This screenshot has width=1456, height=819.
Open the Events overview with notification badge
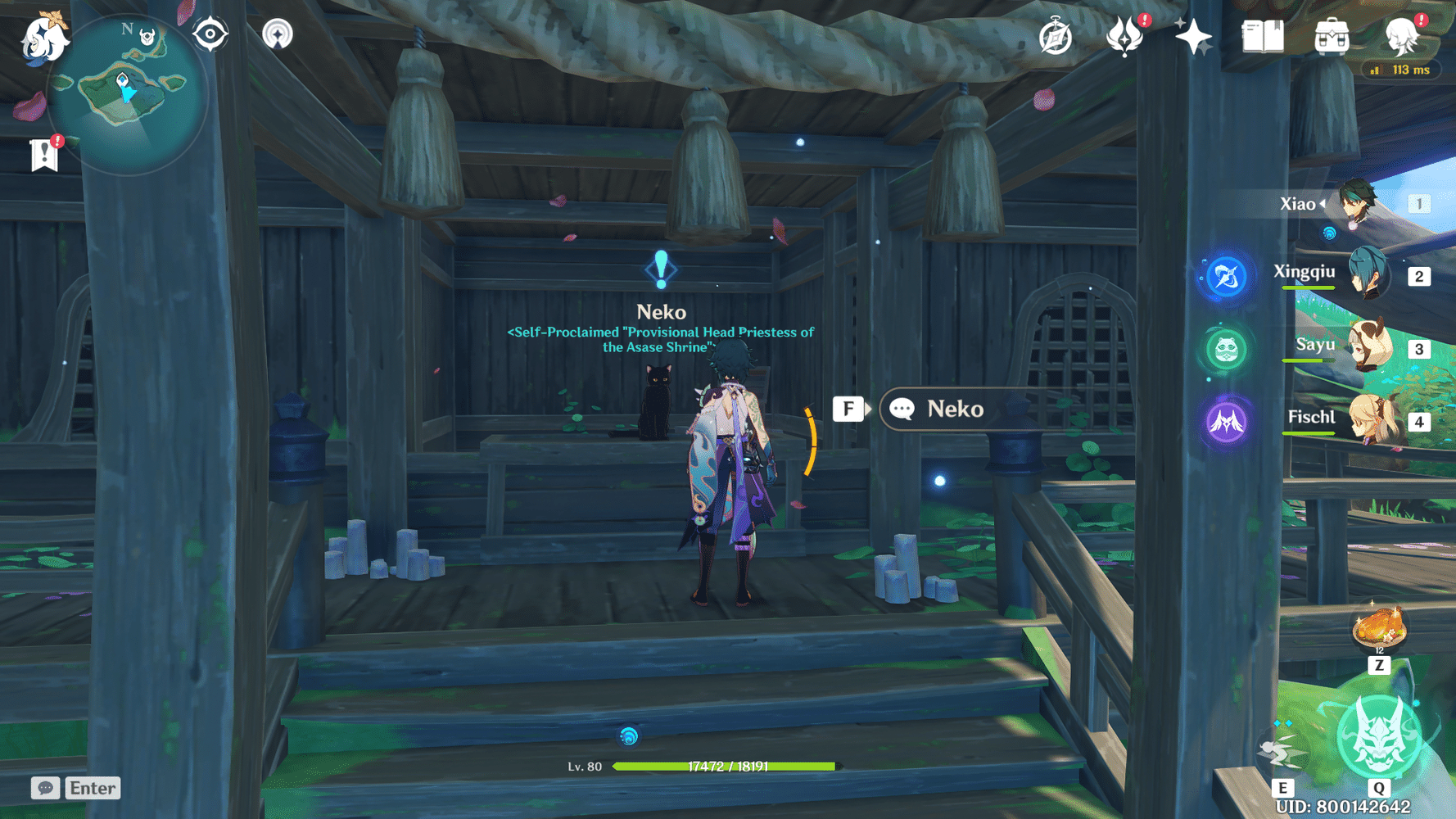pyautogui.click(x=1126, y=36)
